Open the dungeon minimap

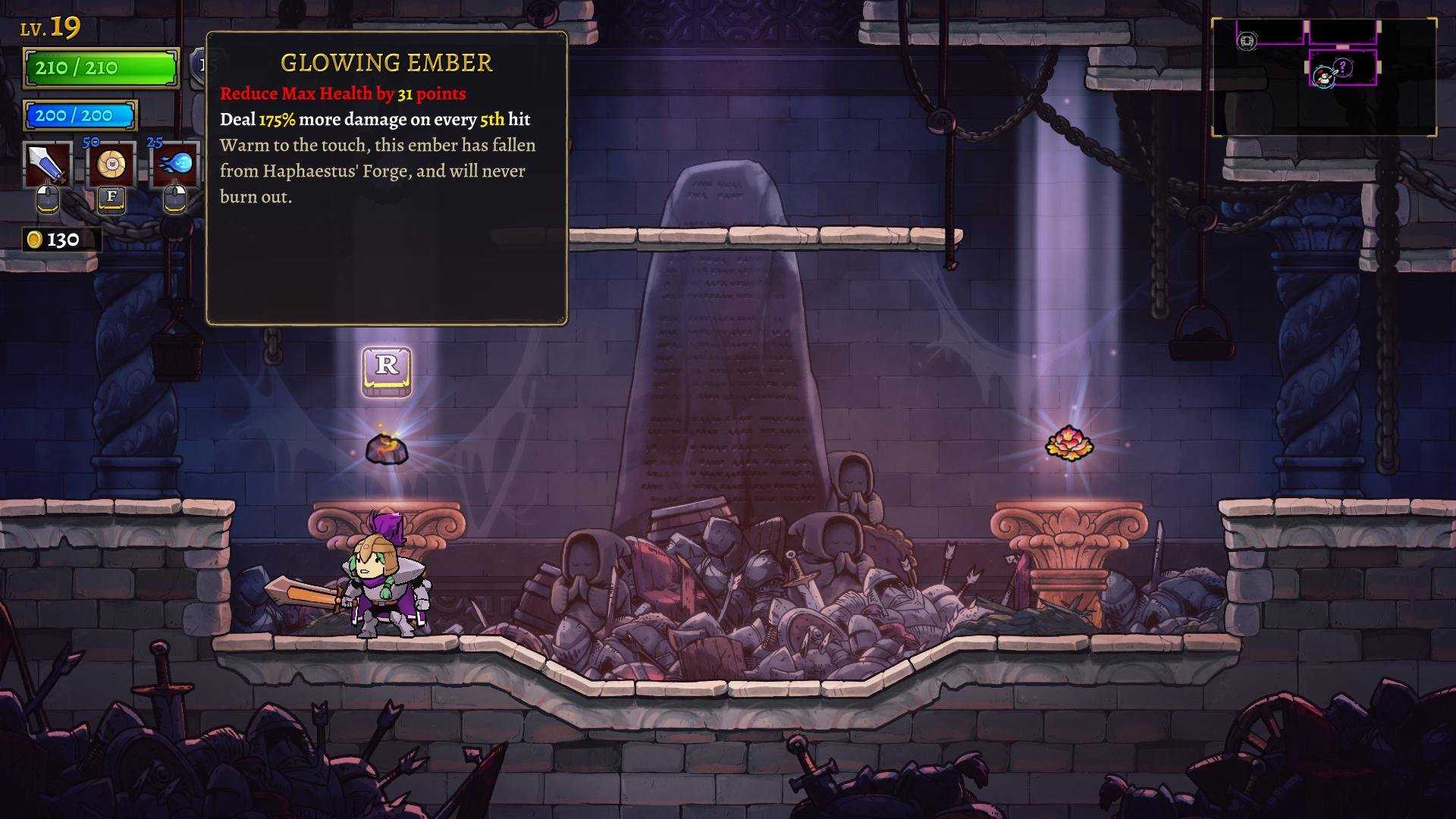pos(1323,77)
